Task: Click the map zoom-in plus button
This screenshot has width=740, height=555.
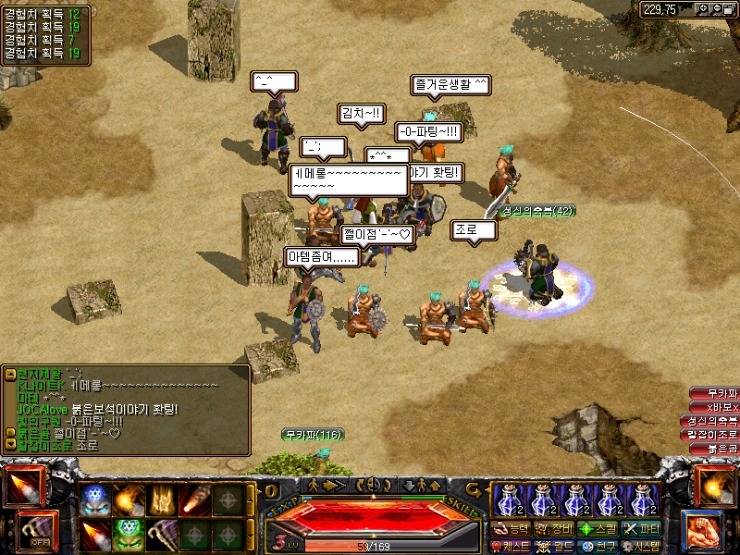Action: coord(703,9)
